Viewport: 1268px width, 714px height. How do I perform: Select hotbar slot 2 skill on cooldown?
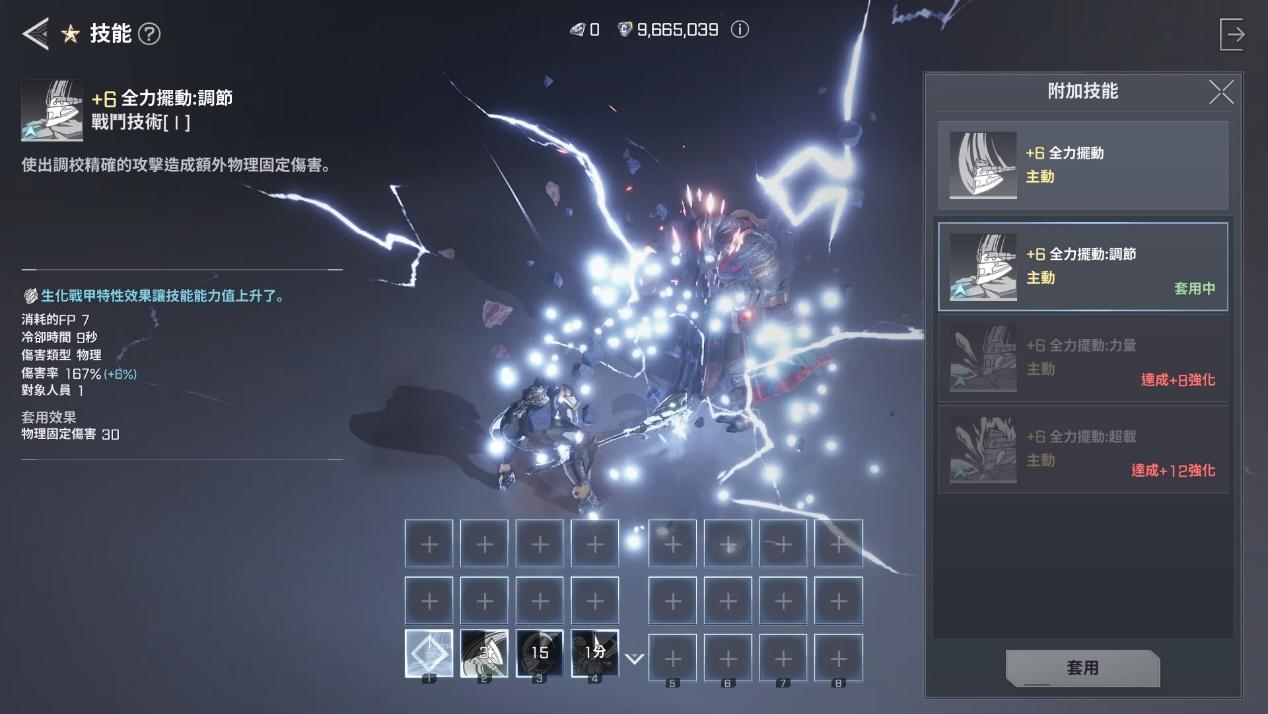484,654
